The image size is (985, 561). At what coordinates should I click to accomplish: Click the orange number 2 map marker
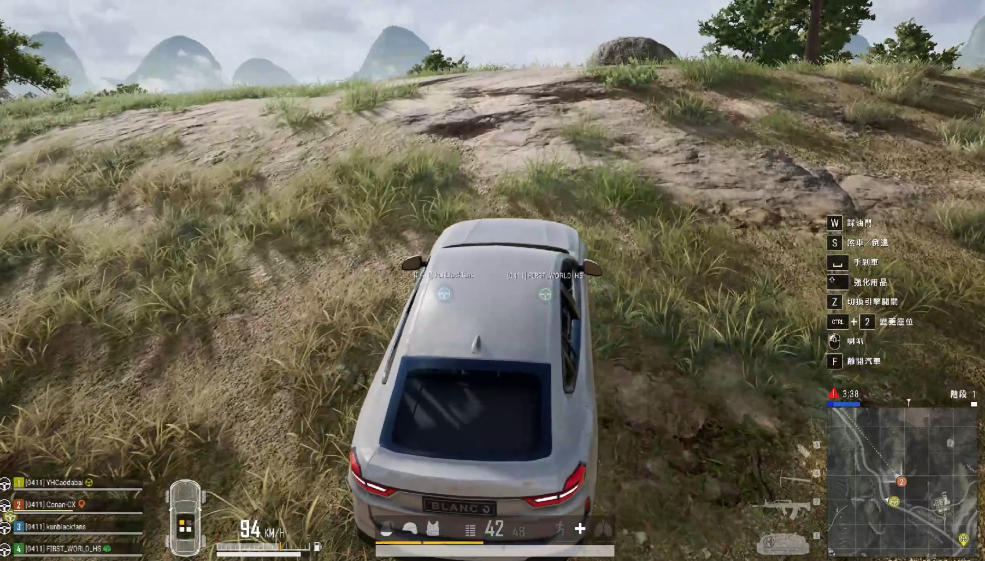(901, 481)
